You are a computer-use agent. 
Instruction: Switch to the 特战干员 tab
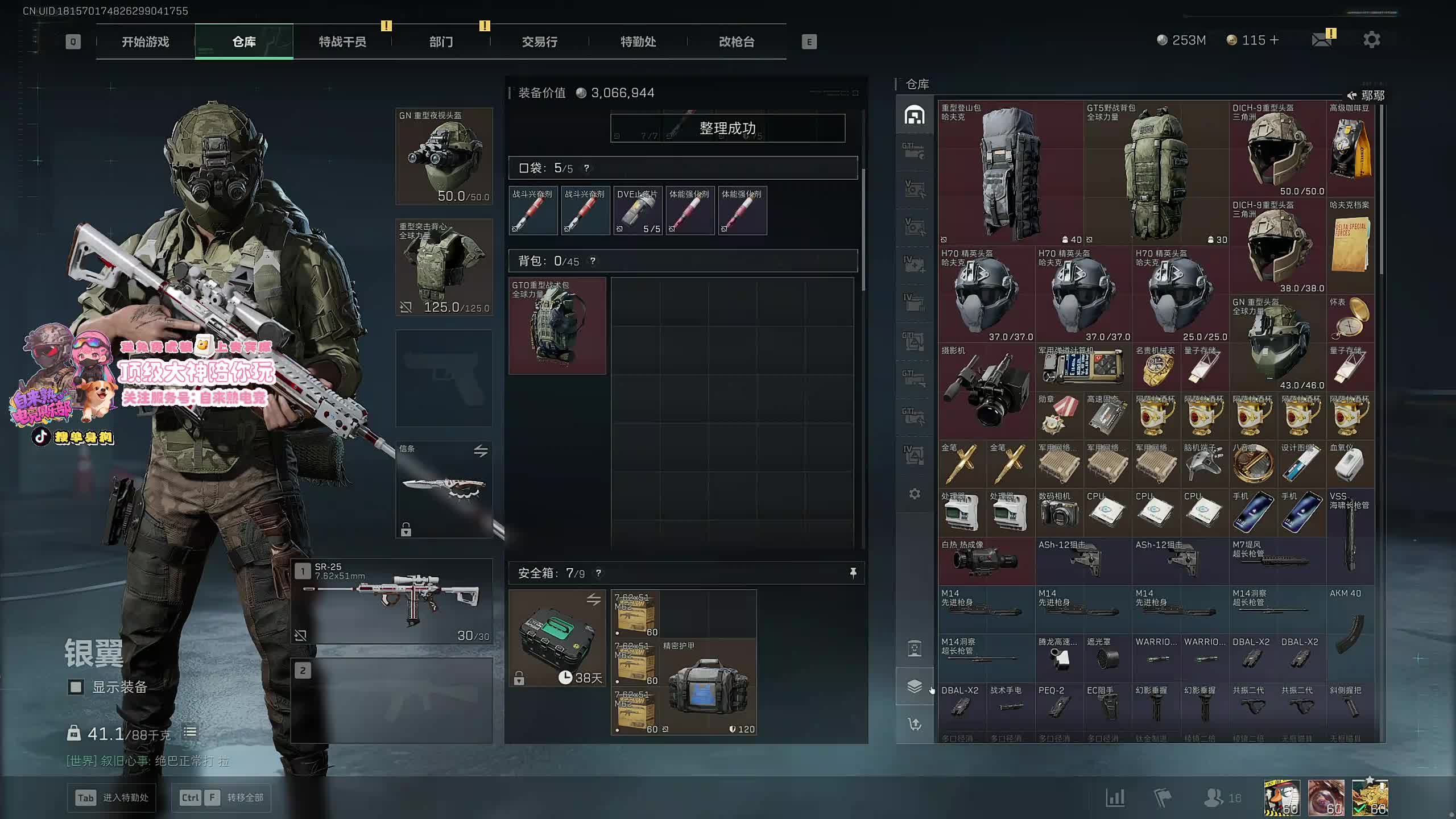(342, 42)
